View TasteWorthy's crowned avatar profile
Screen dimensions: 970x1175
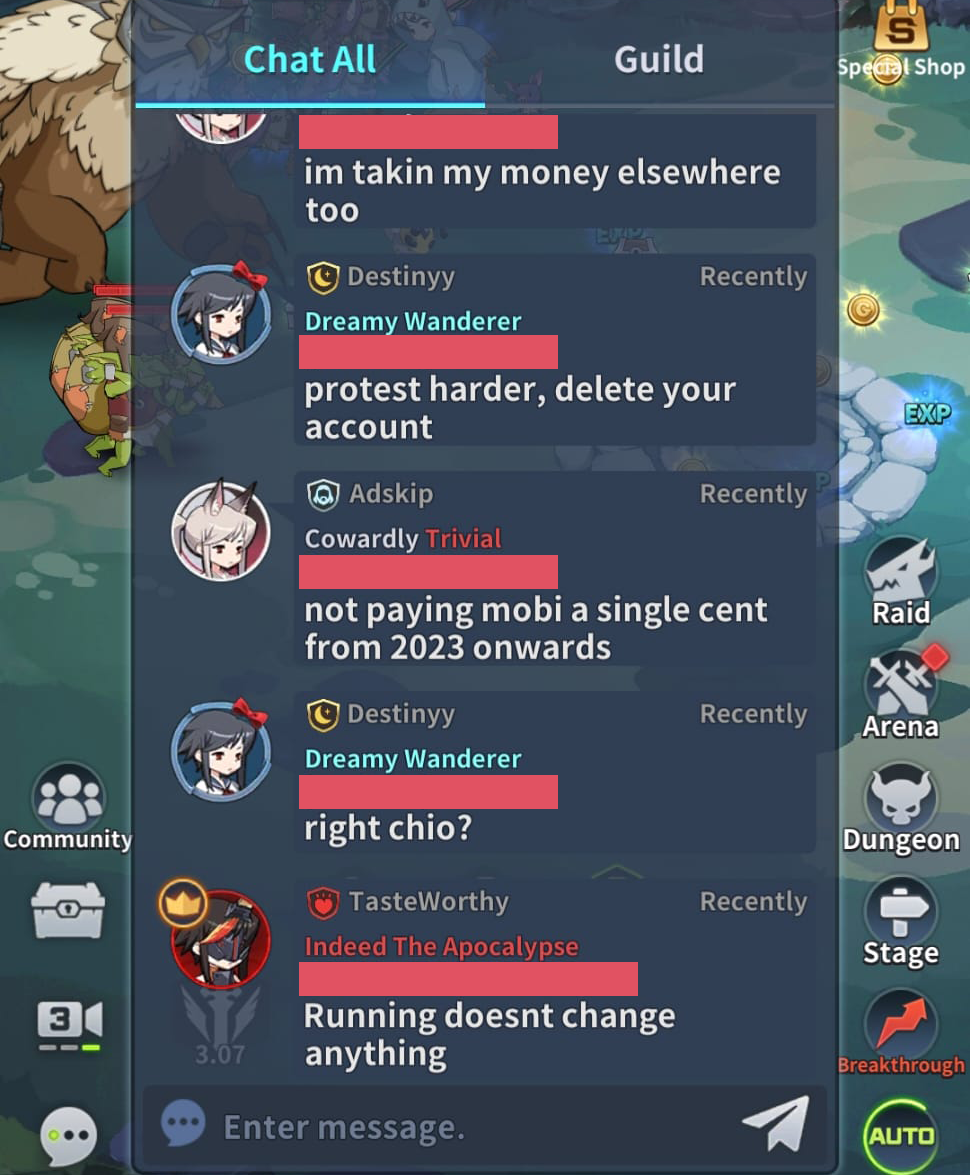220,939
